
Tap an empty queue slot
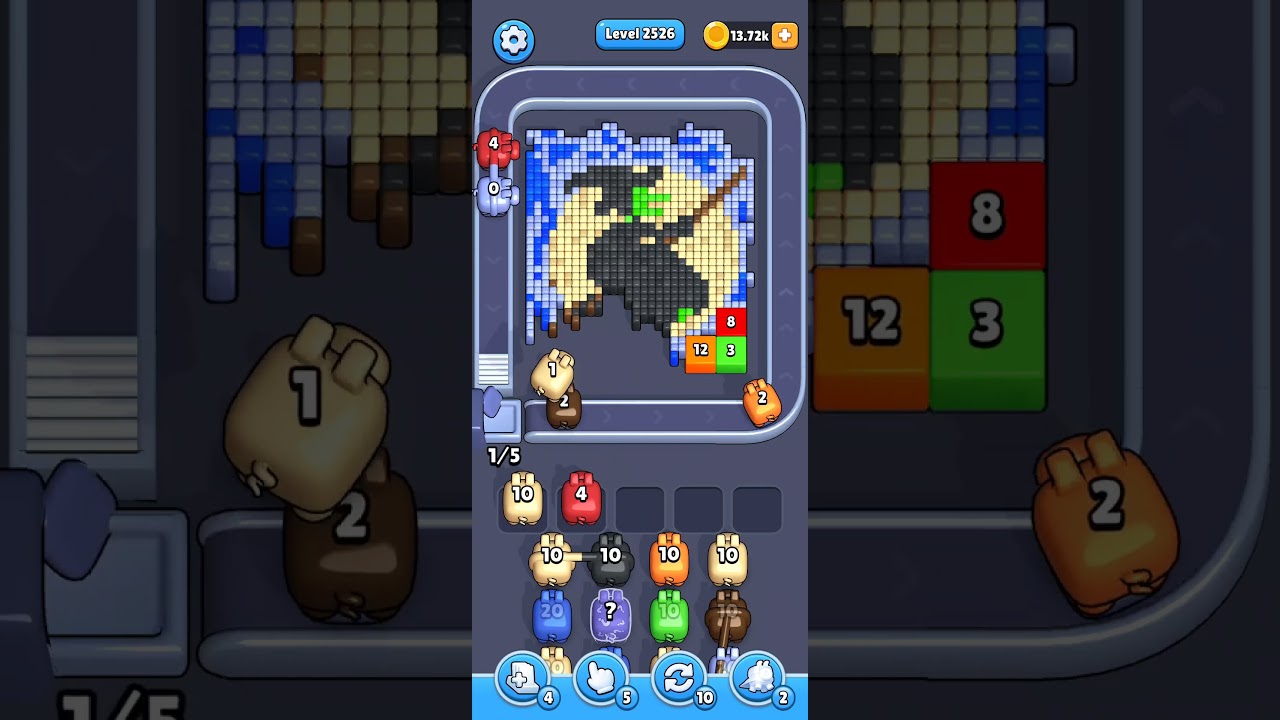point(640,505)
